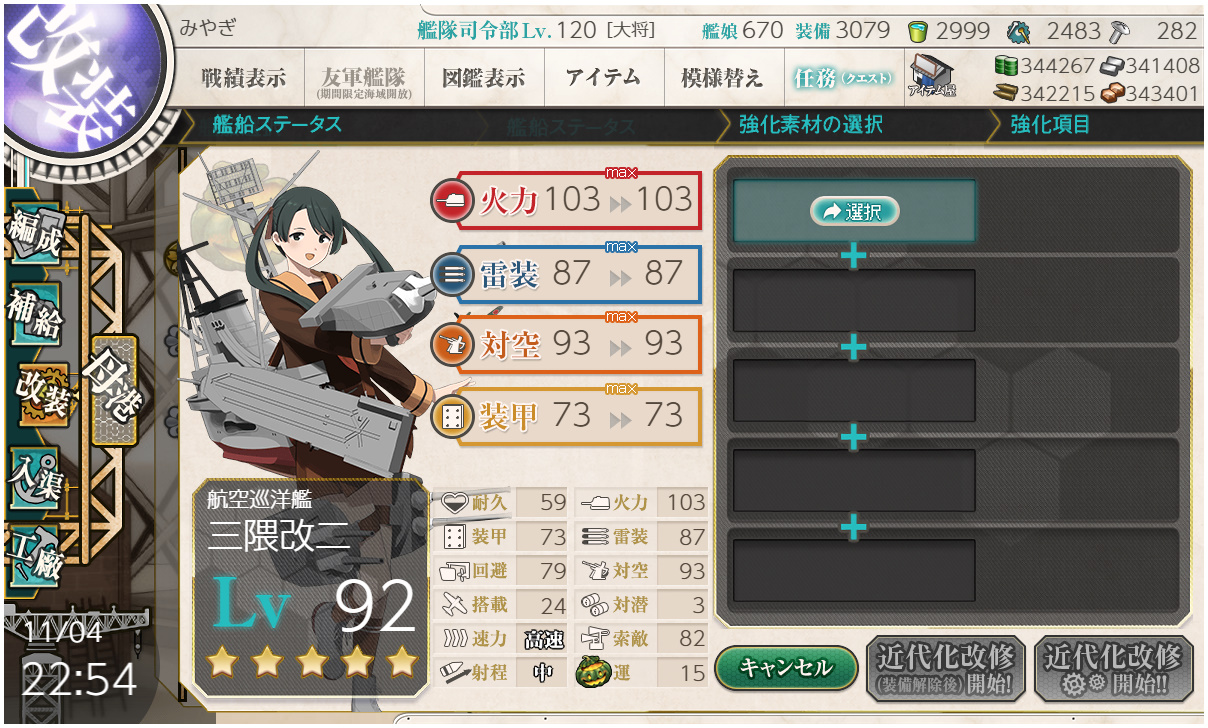The height and width of the screenshot is (728, 1208).
Task: Open the 戦績表示 records menu
Action: pos(243,79)
